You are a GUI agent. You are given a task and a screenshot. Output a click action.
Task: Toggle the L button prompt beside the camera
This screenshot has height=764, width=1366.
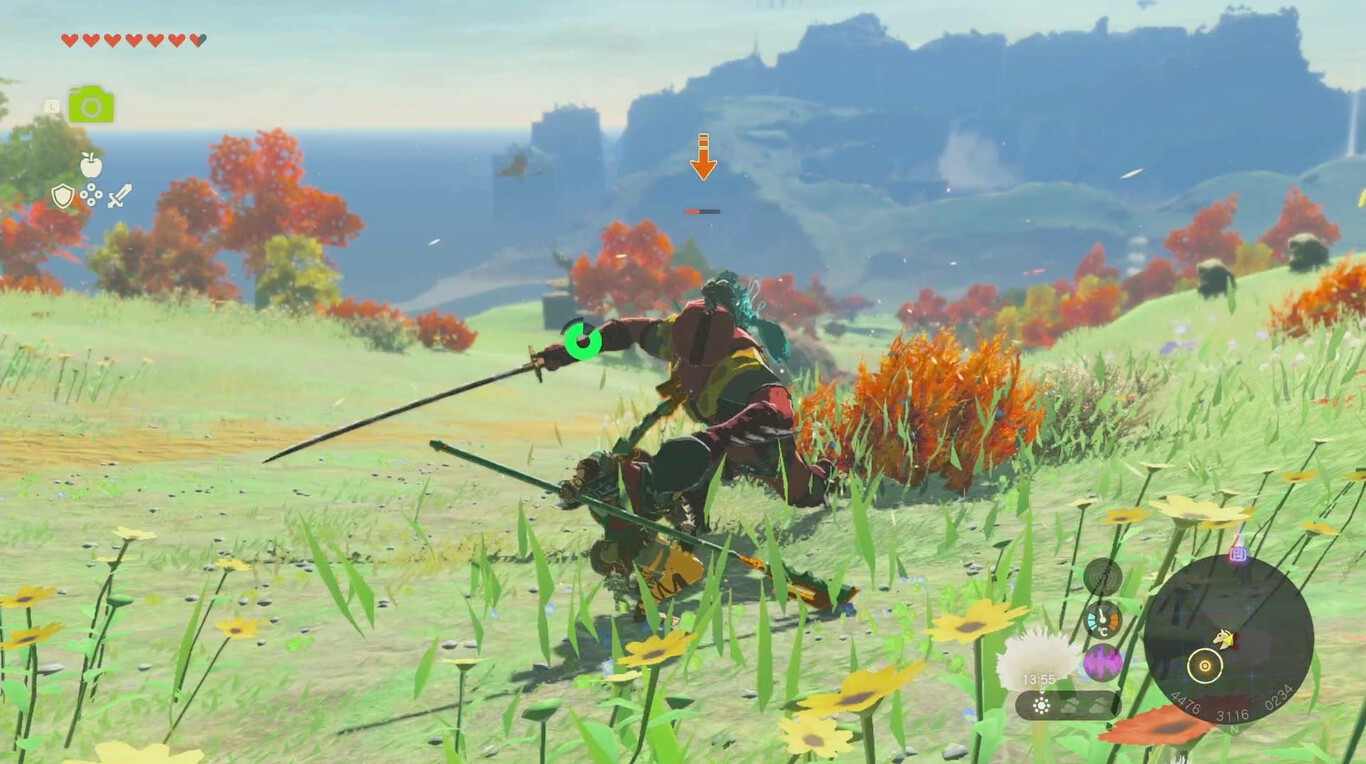(51, 106)
